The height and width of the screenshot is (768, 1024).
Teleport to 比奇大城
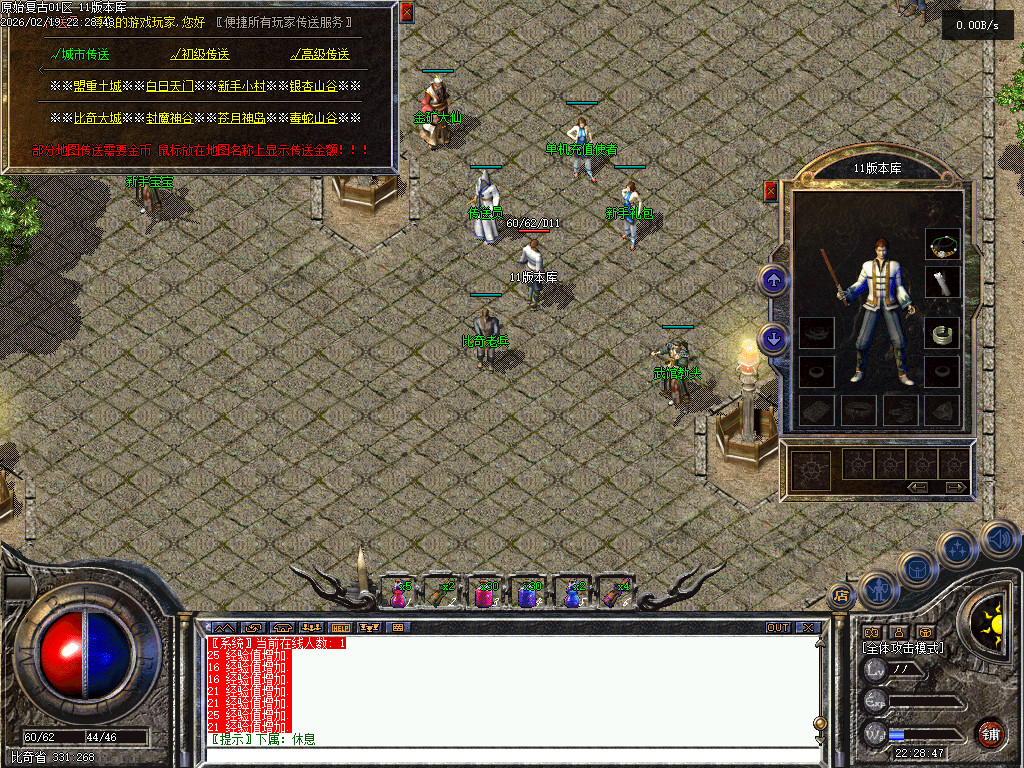[x=97, y=118]
